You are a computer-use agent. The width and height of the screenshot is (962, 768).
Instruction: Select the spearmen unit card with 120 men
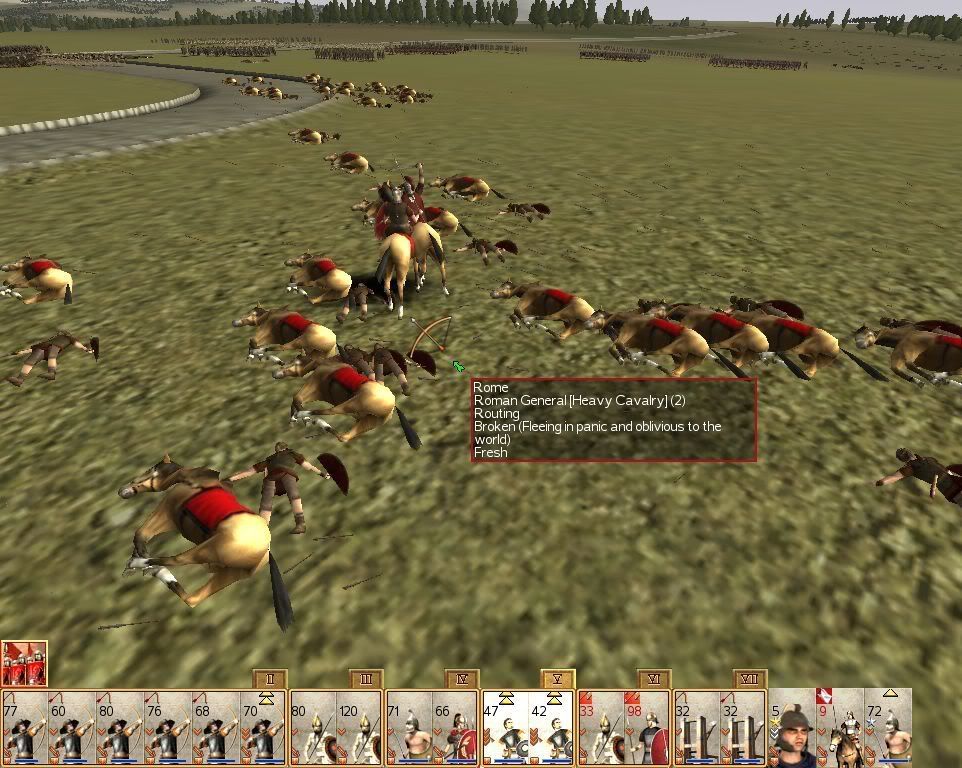[x=359, y=726]
